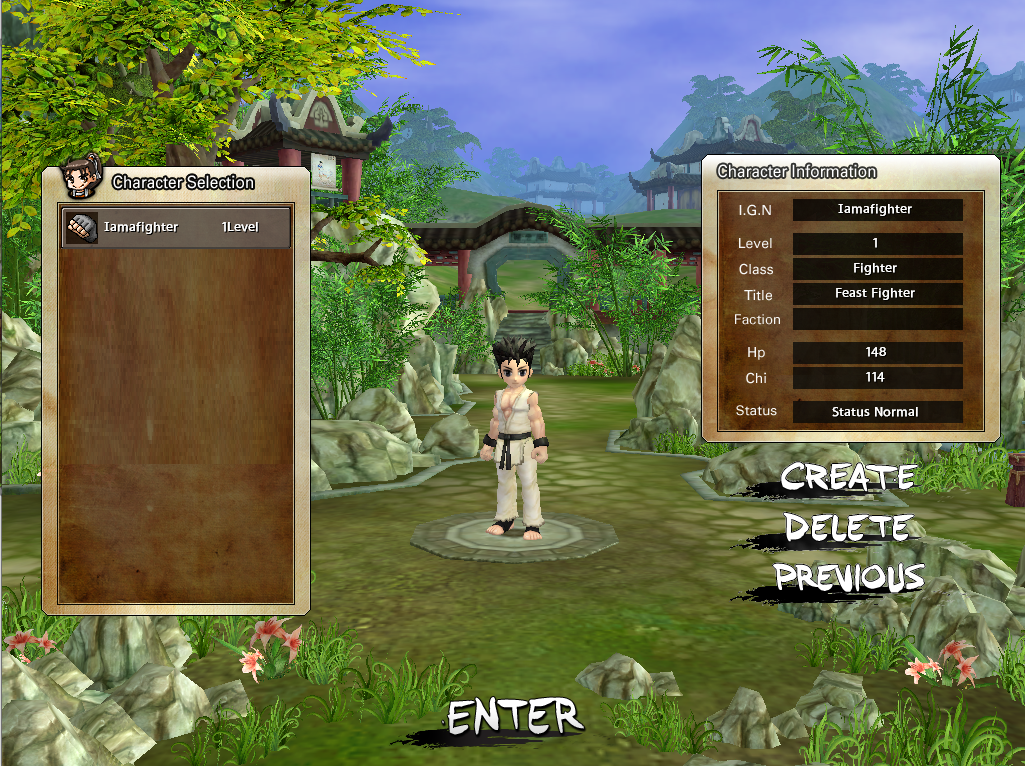
Task: Create a new character
Action: pos(847,477)
